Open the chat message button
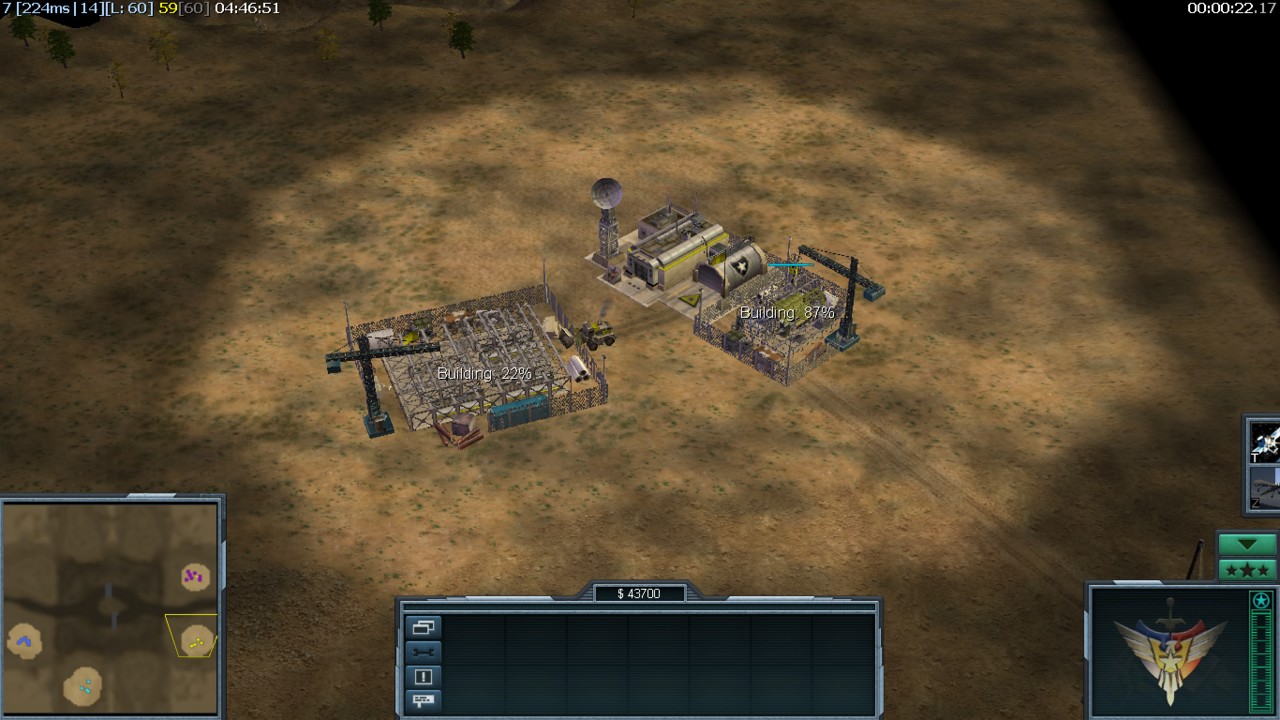This screenshot has width=1280, height=720. (x=423, y=700)
